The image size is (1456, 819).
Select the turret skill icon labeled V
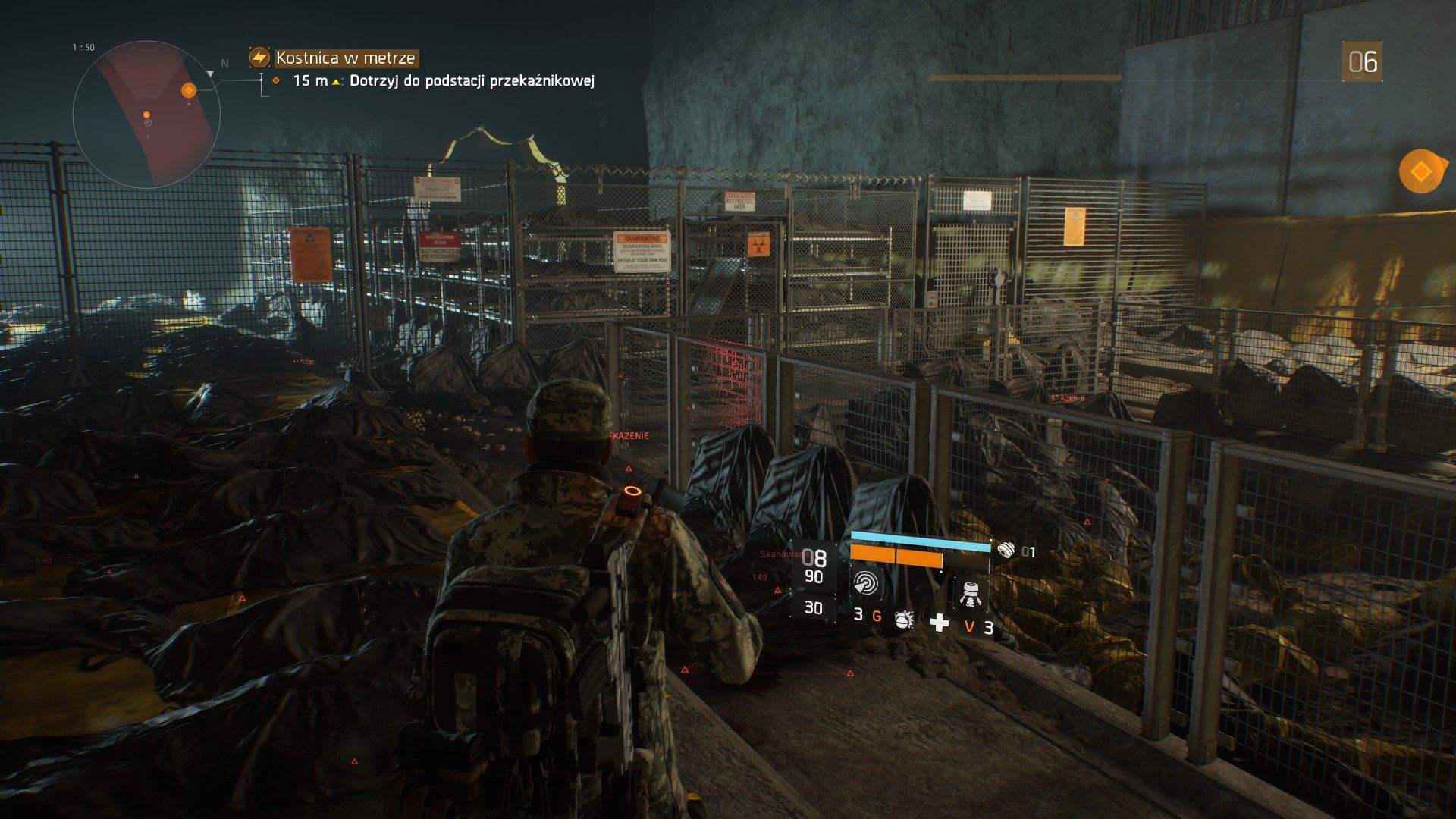coord(970,595)
